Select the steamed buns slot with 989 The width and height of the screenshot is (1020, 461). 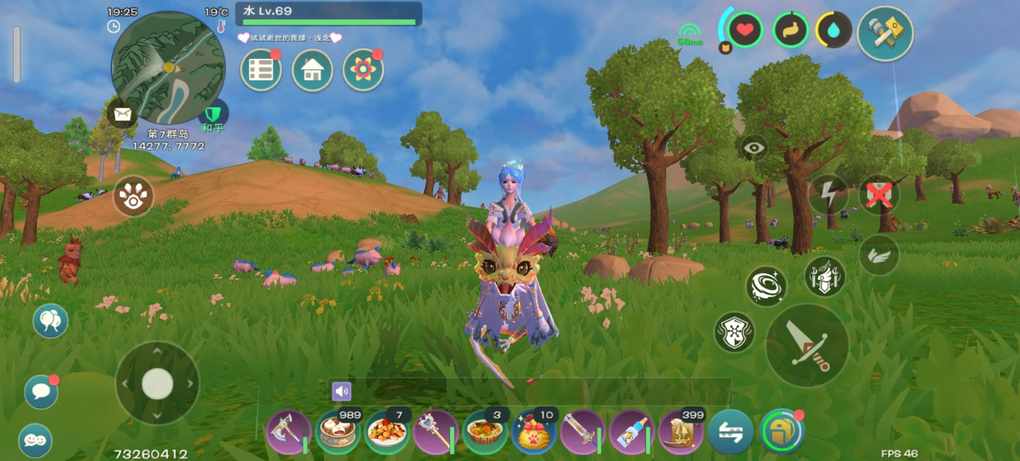338,432
